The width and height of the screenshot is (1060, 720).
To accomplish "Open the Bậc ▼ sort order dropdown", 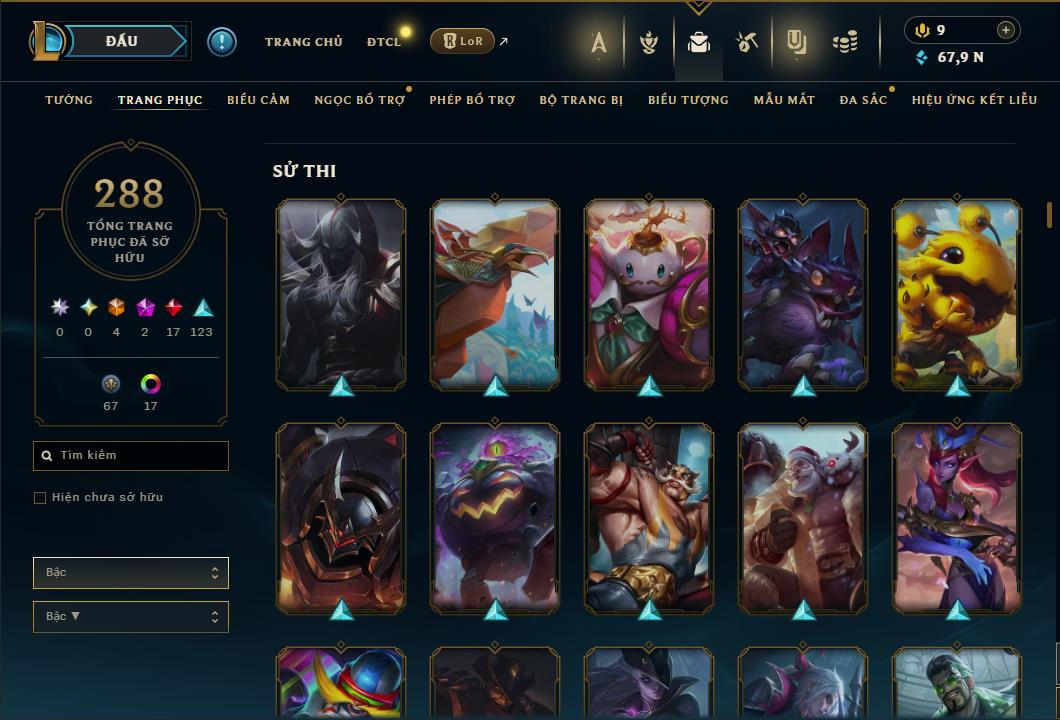I will tap(131, 617).
